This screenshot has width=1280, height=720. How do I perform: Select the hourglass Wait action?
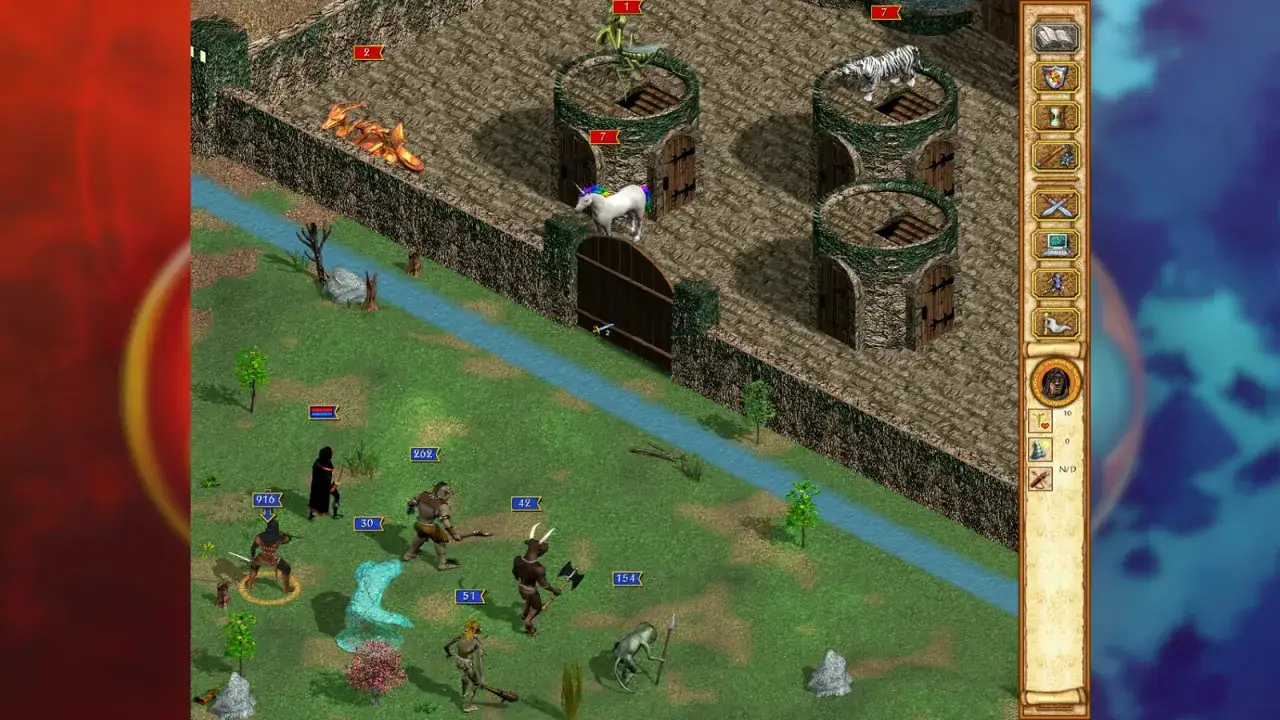coord(1057,117)
